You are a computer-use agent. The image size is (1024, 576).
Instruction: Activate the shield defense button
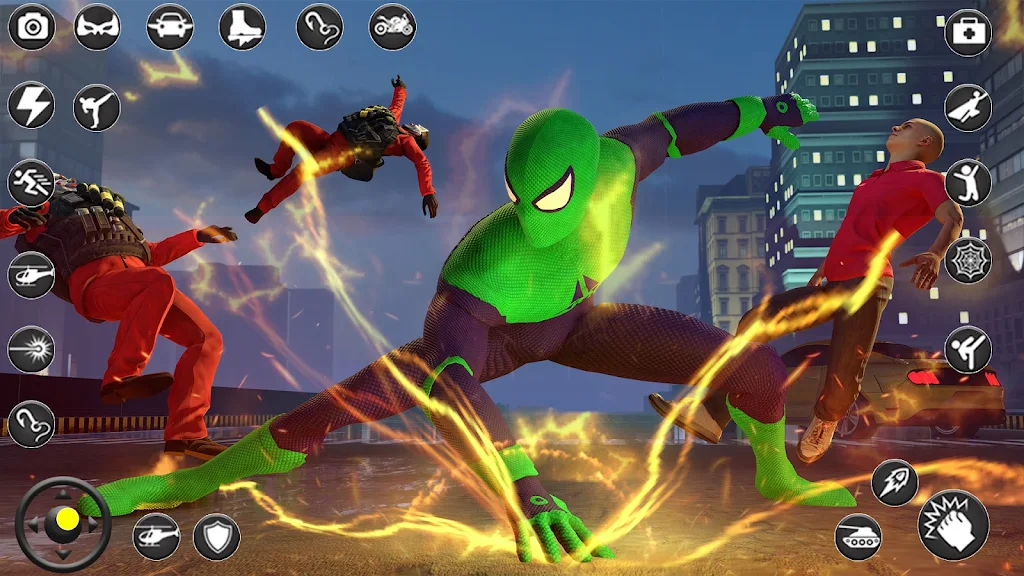click(216, 536)
